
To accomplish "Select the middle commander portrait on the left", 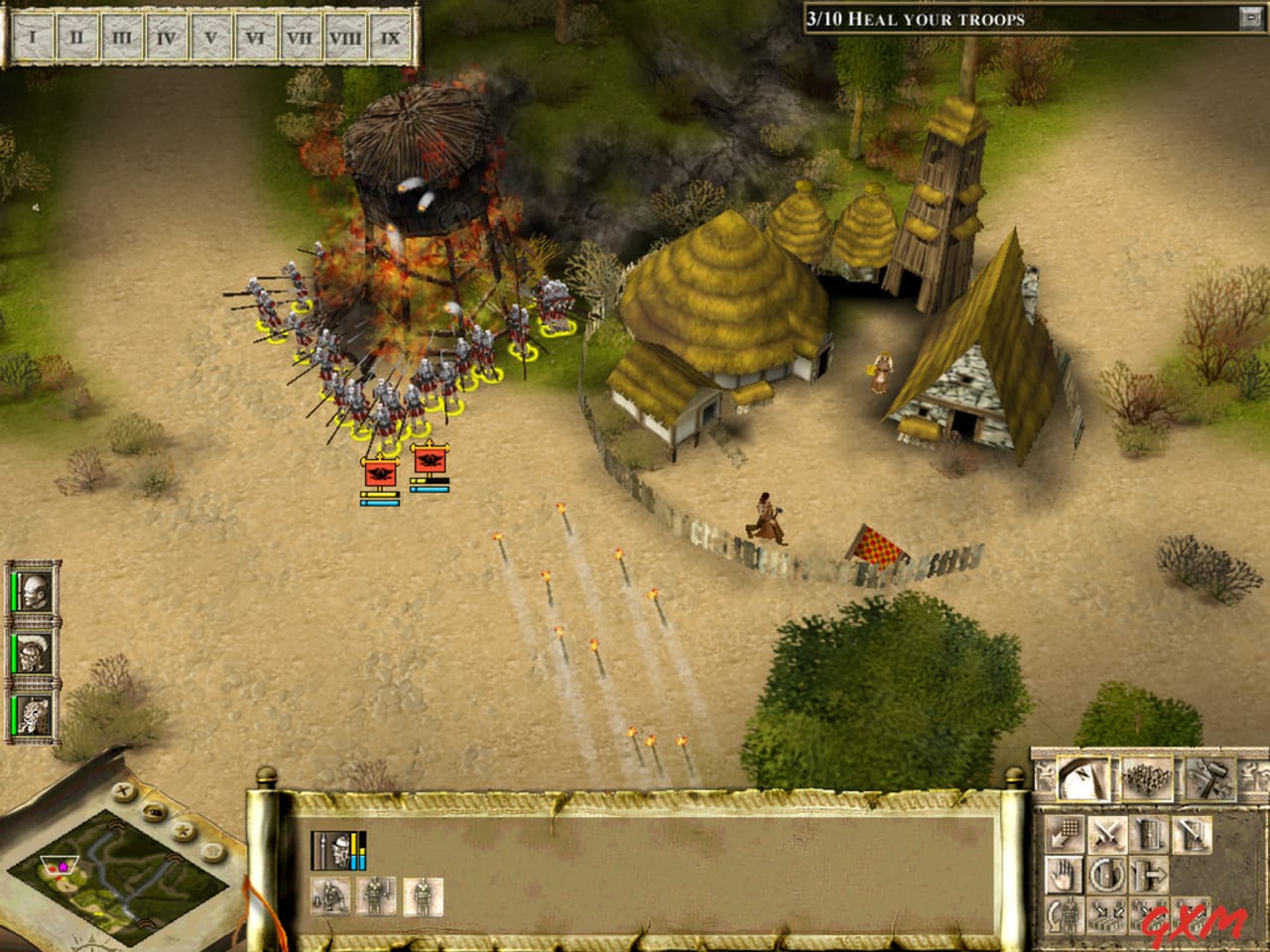I will (35, 653).
